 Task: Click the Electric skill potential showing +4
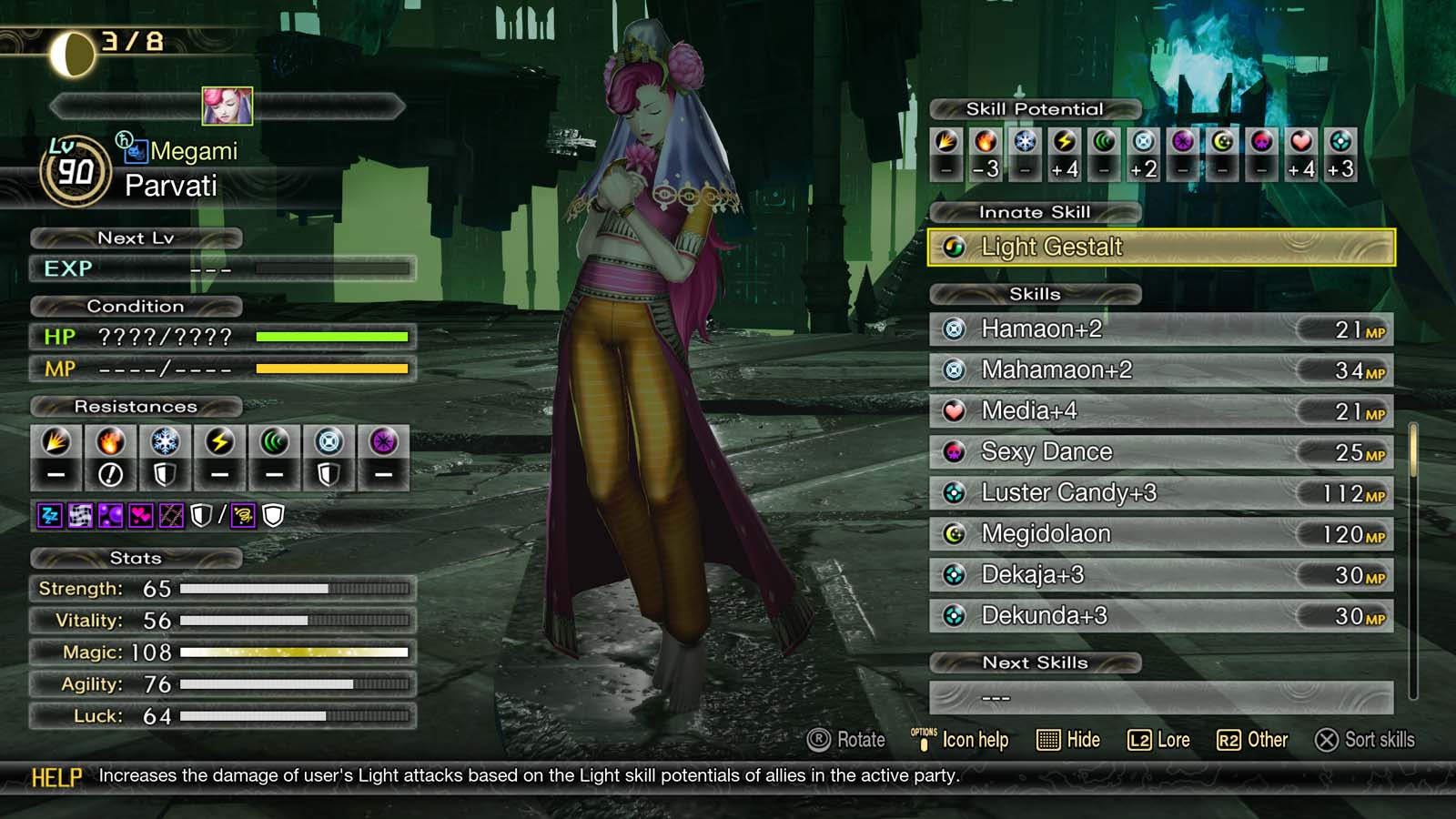coord(1065,141)
